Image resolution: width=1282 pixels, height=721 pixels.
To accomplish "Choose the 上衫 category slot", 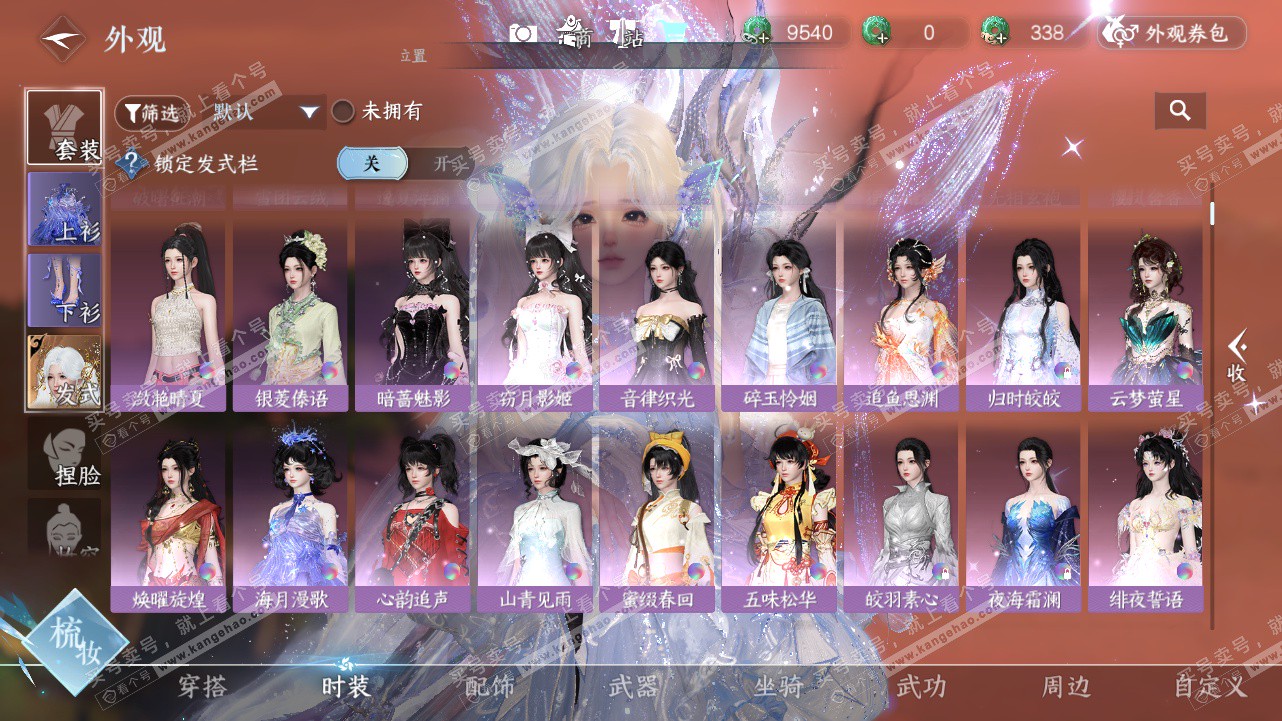I will point(64,208).
